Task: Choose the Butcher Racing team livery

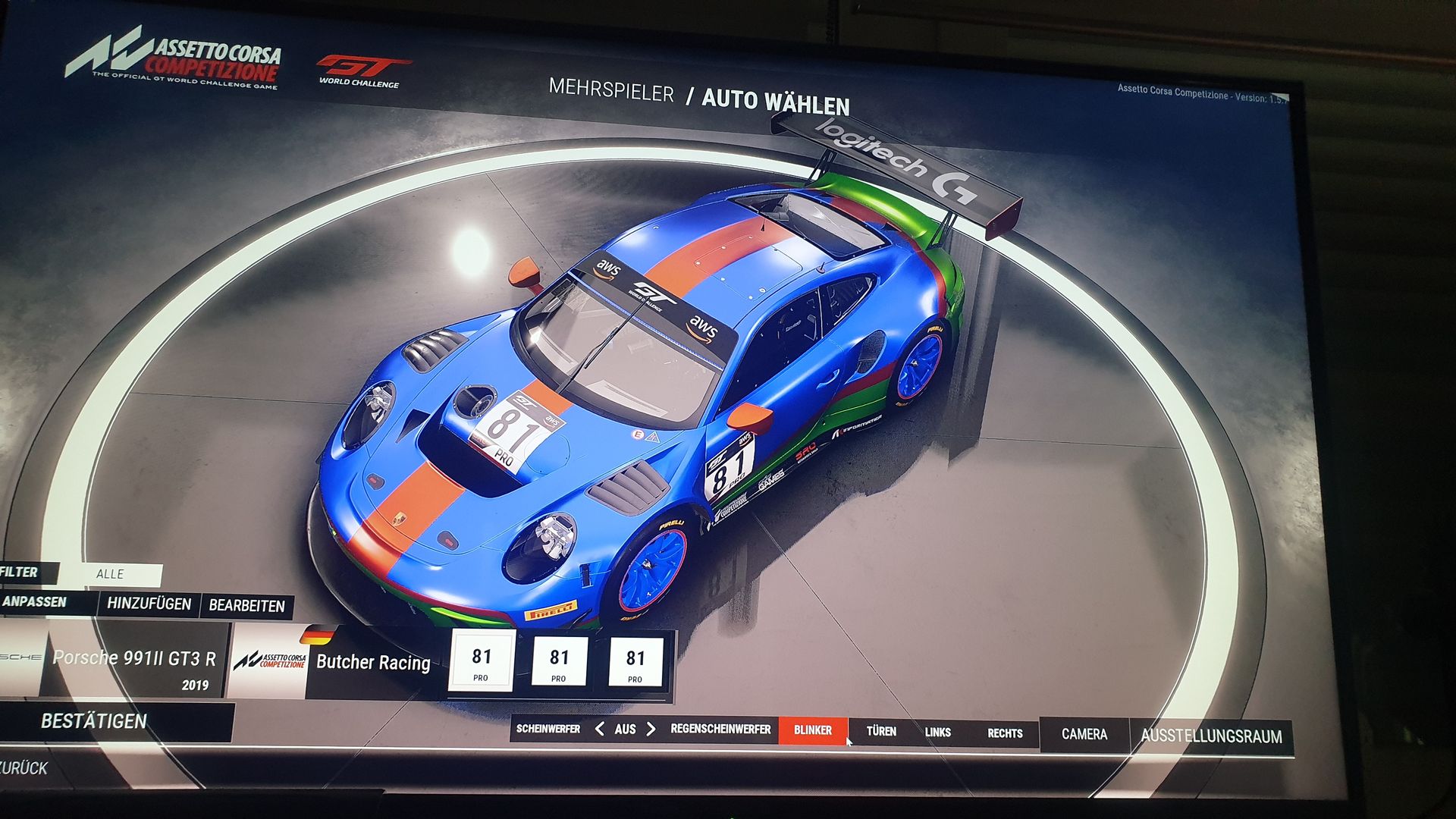Action: tap(372, 662)
